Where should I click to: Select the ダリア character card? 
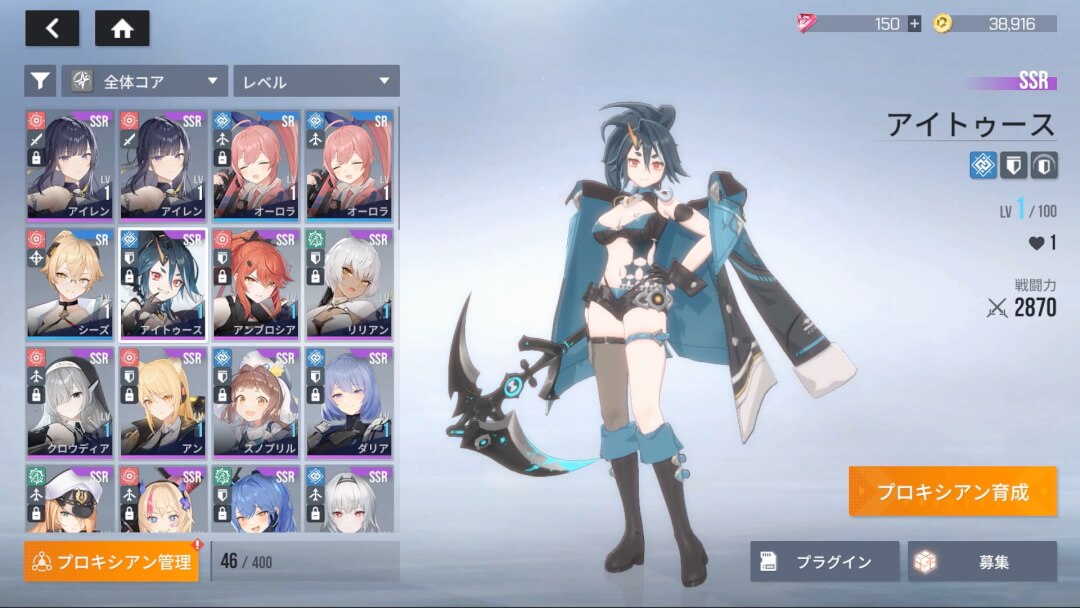(x=349, y=402)
